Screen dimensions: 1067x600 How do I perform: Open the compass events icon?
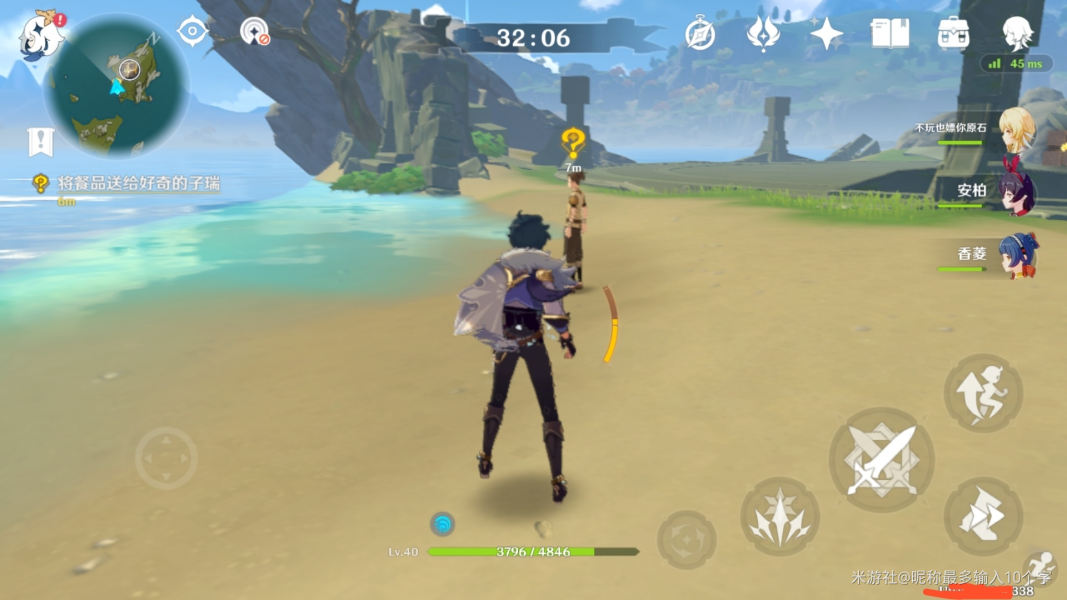pos(700,34)
